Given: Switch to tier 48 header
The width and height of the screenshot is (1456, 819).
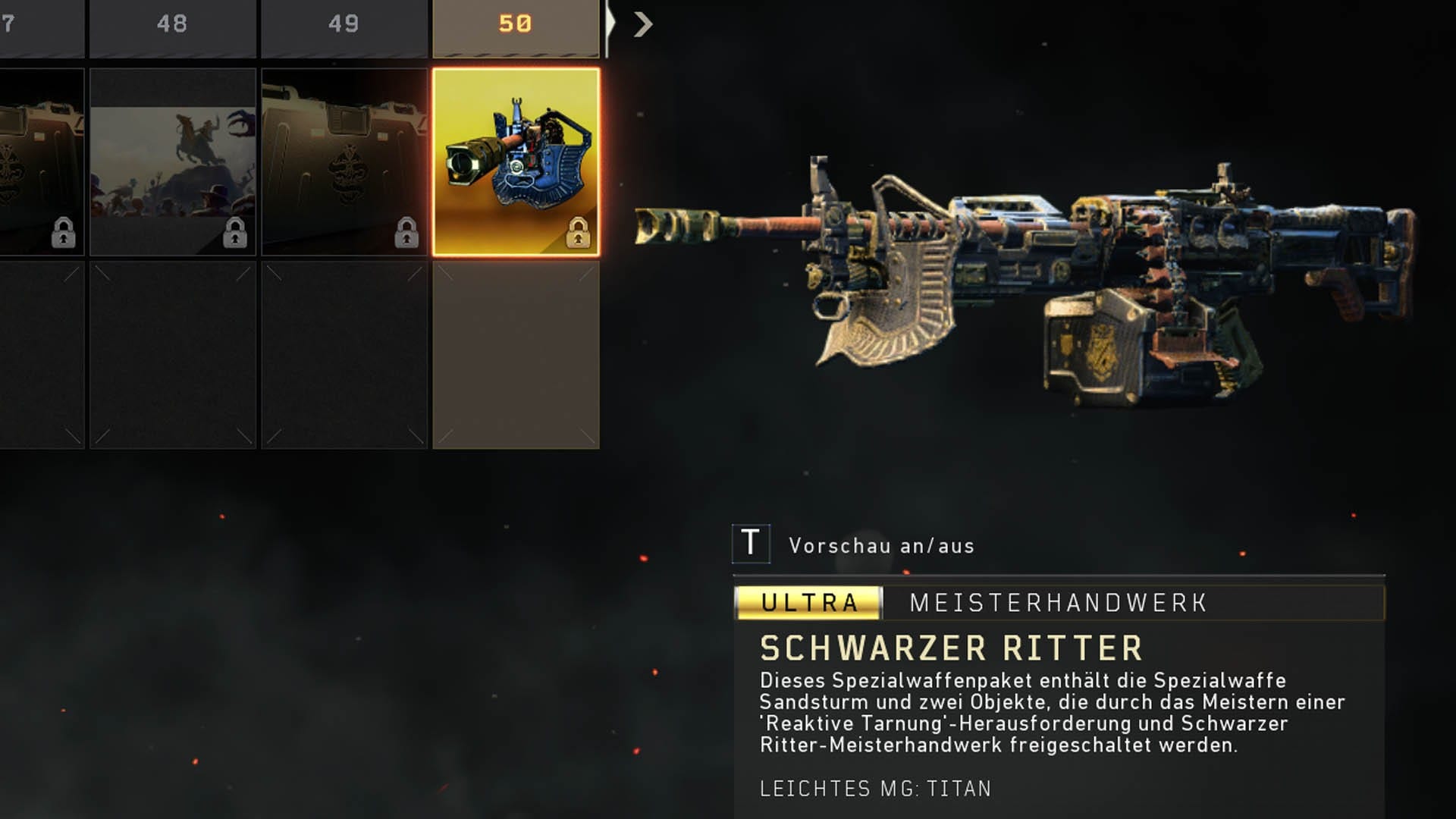Looking at the screenshot, I should 172,25.
